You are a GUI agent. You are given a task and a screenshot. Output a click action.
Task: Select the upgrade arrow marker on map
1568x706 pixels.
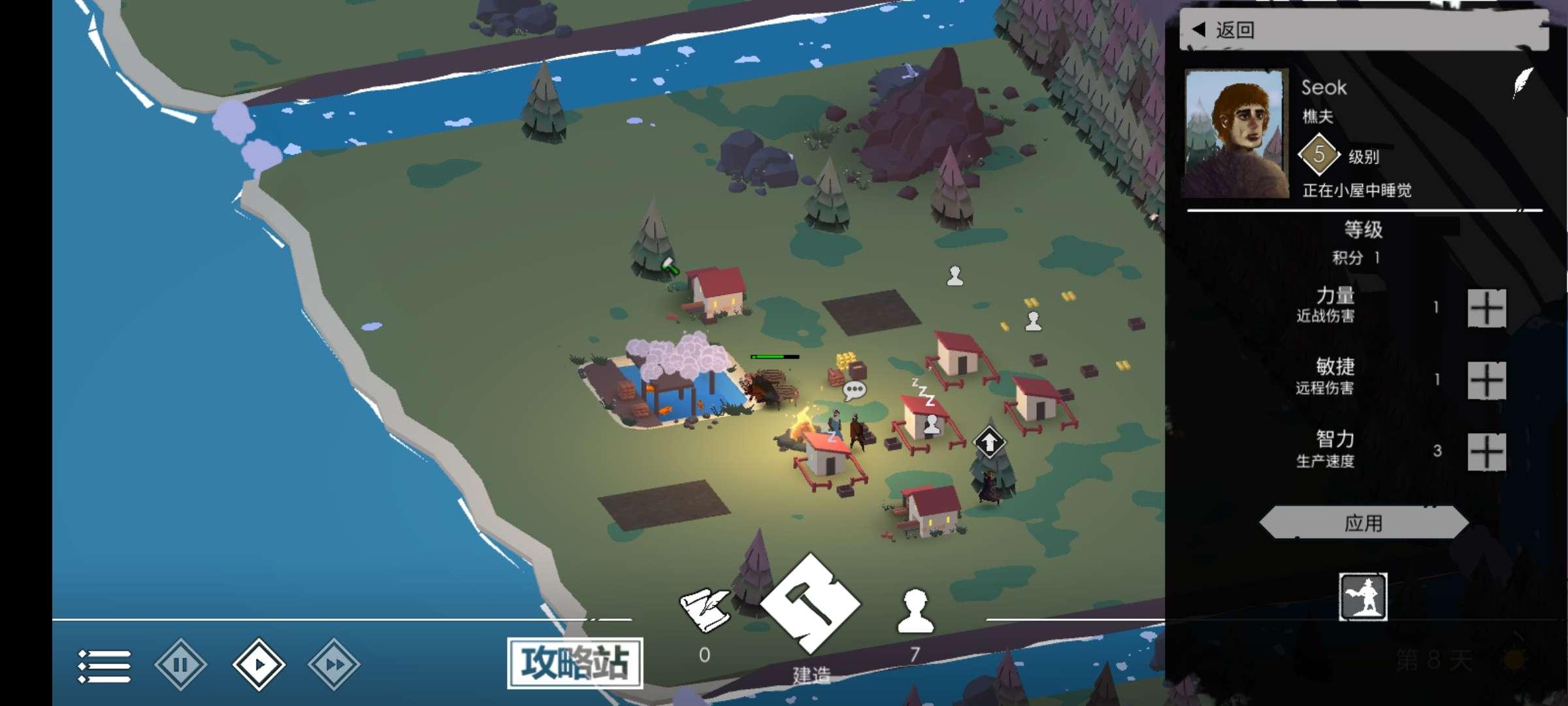pos(989,443)
